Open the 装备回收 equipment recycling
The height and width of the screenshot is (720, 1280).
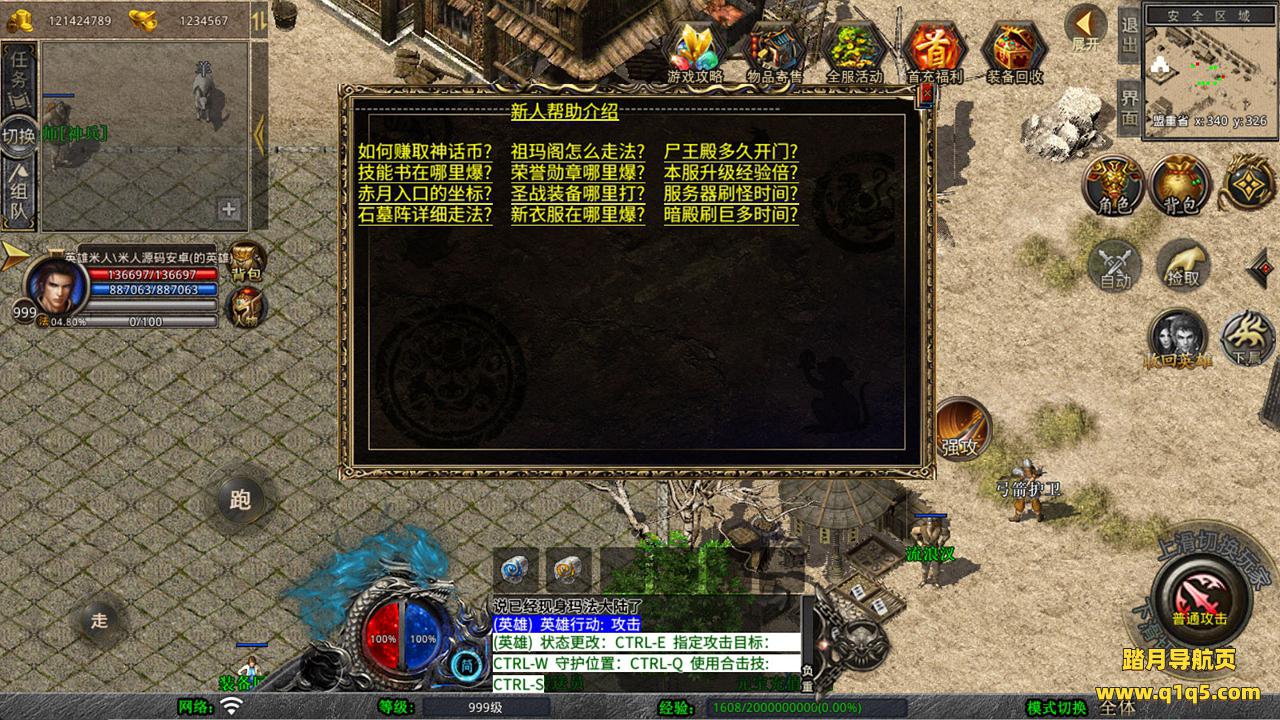pos(1014,48)
